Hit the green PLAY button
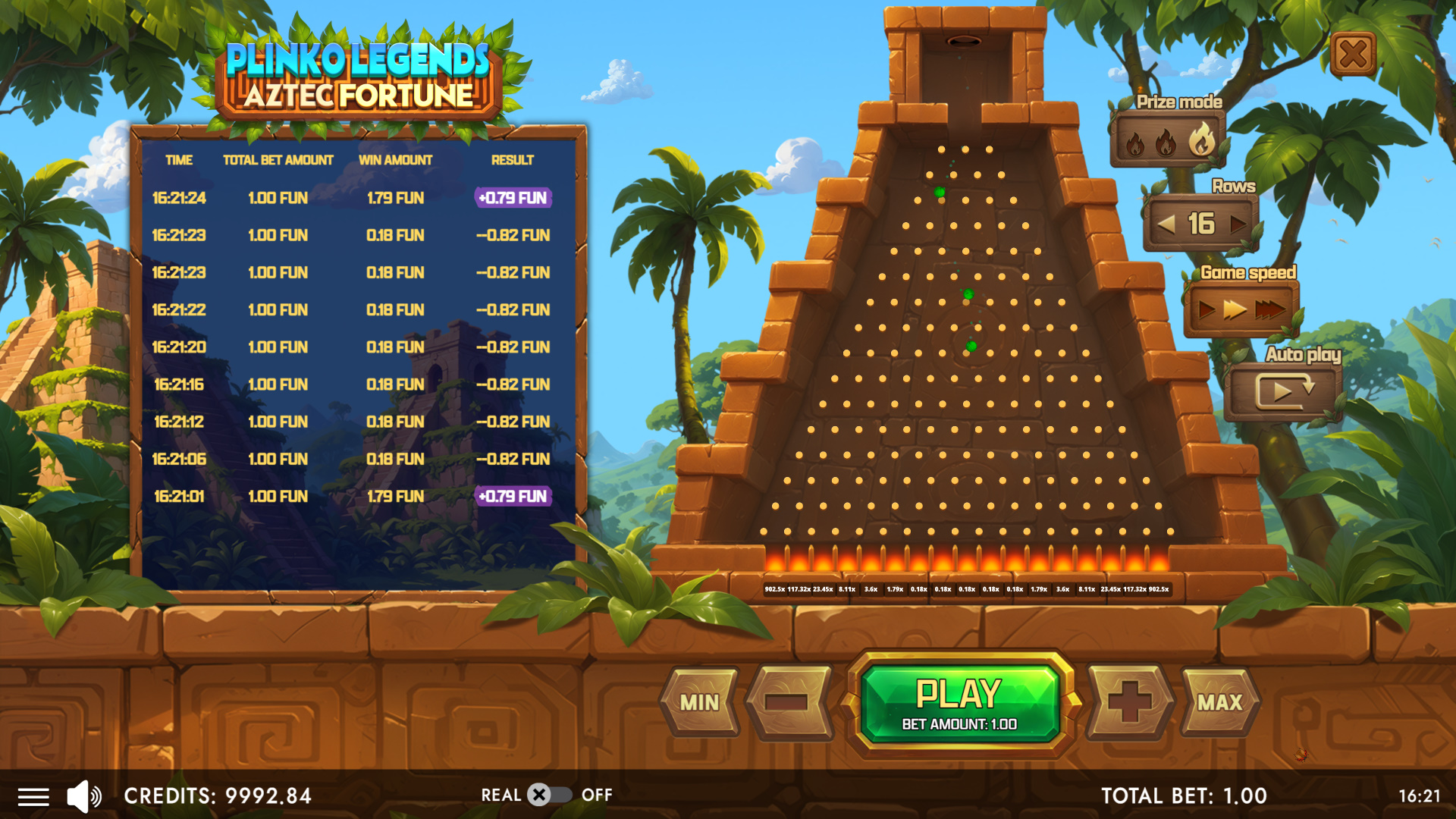 coord(959,703)
